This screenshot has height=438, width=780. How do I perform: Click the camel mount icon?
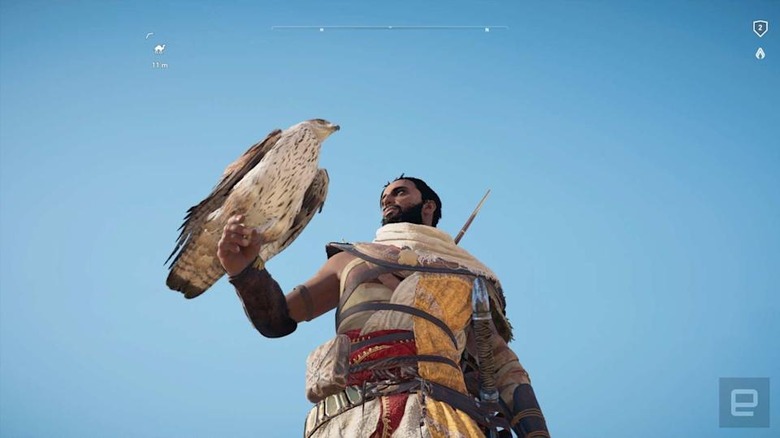pyautogui.click(x=159, y=48)
